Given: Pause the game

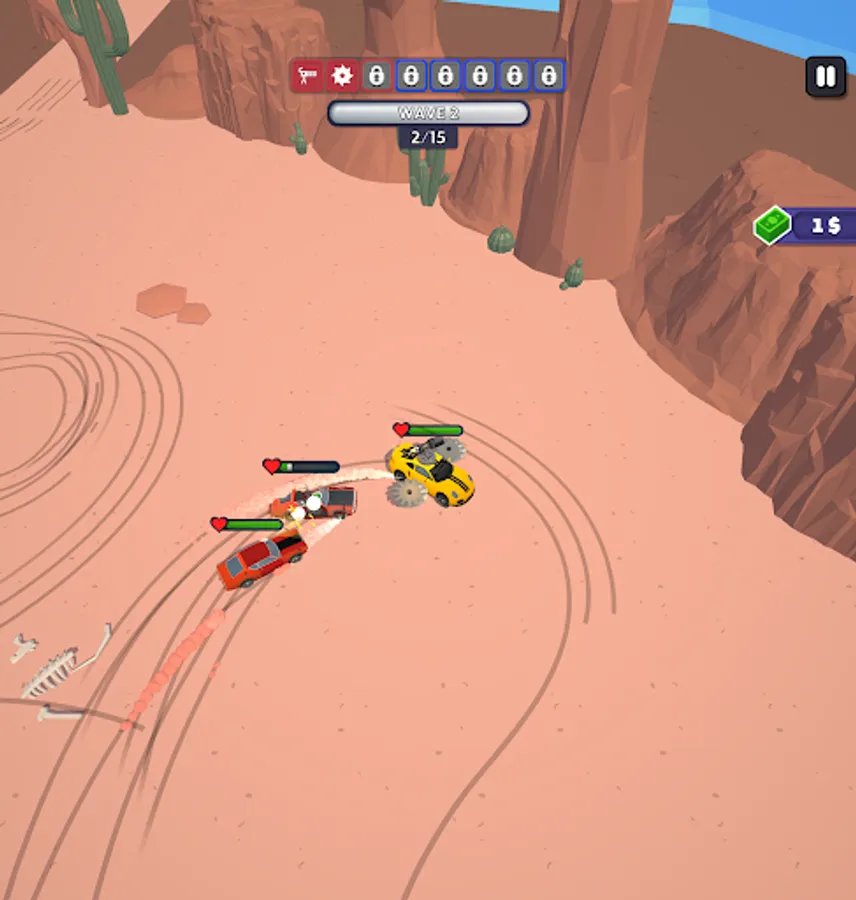Looking at the screenshot, I should (825, 77).
